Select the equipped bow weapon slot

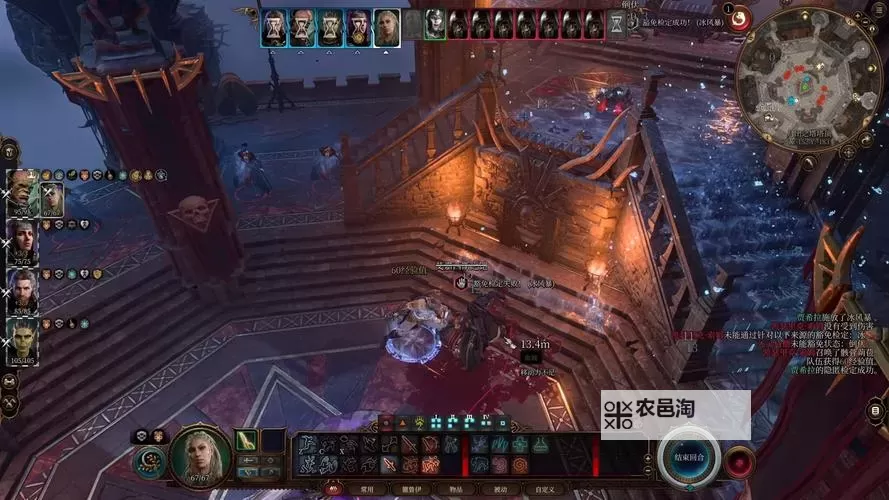click(x=245, y=440)
